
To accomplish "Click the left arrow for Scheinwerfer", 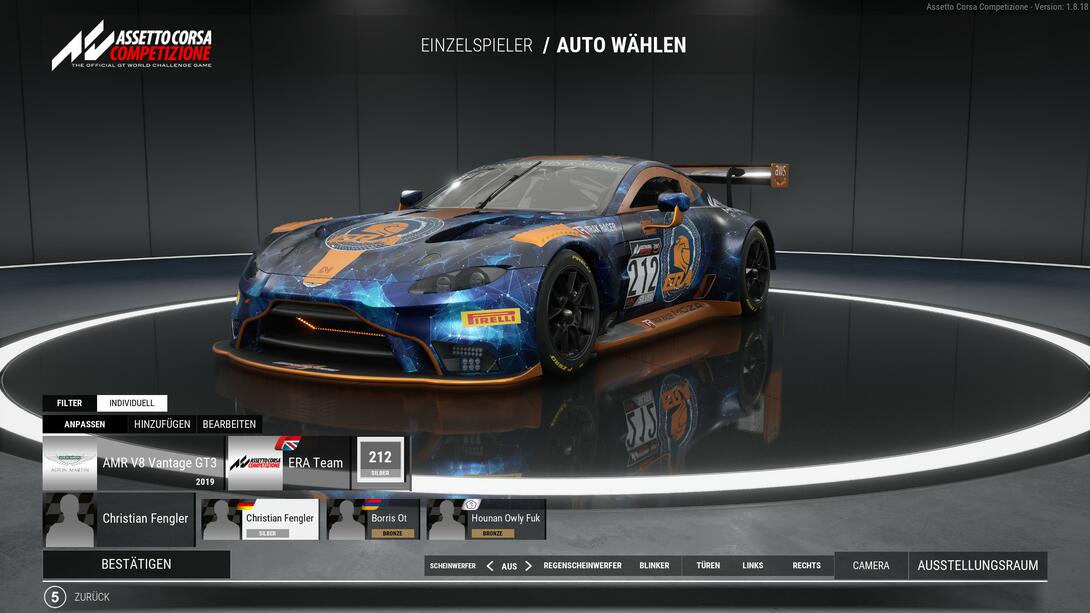I will (490, 566).
